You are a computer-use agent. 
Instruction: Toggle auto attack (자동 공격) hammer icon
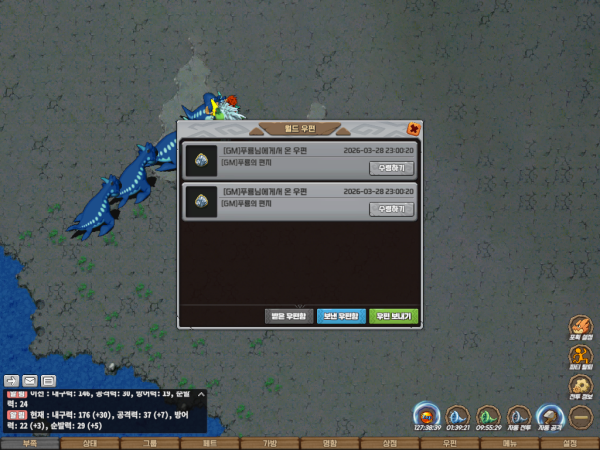point(549,416)
